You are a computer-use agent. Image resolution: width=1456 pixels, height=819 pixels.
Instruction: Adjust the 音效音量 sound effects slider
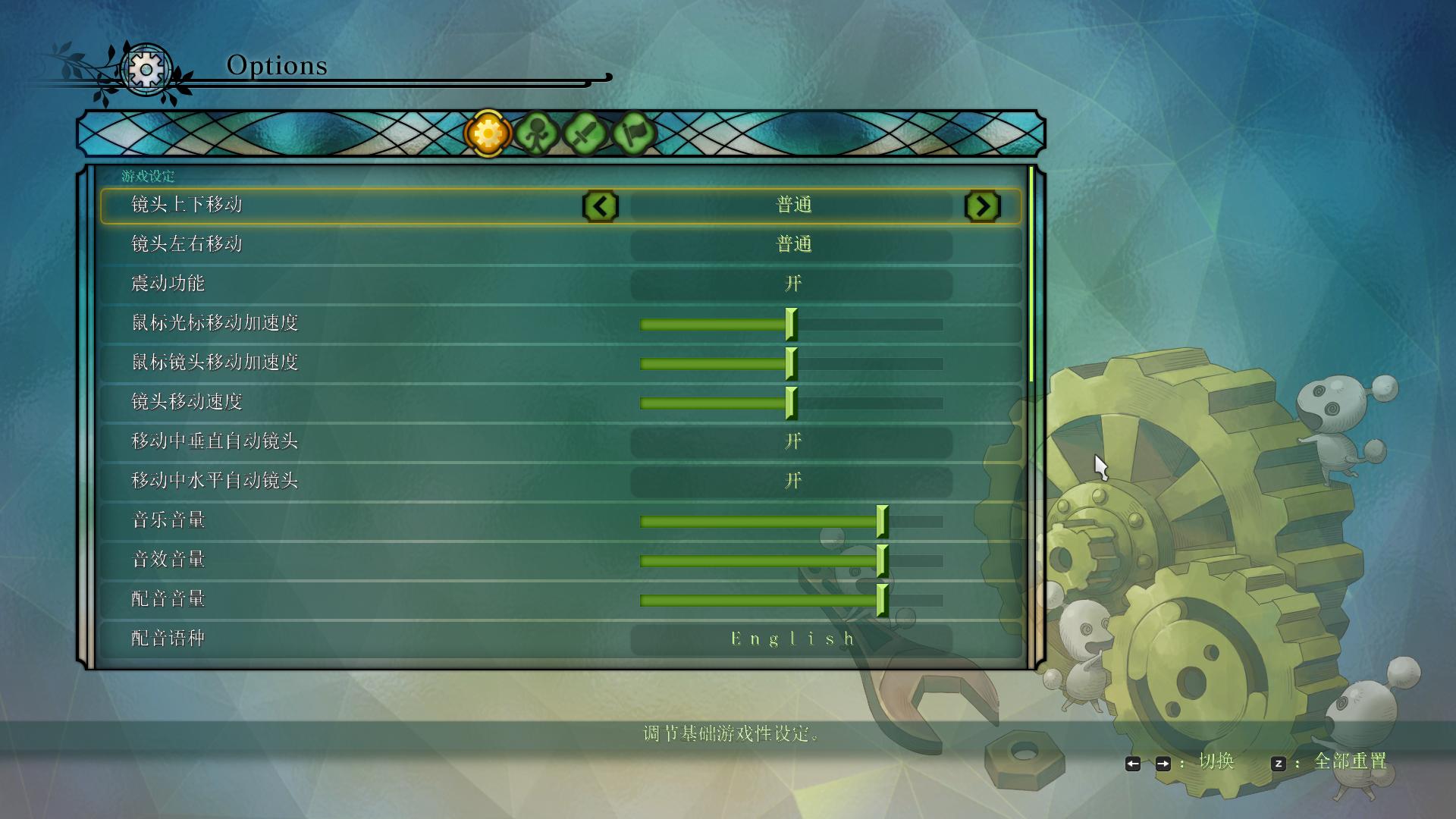coord(882,561)
